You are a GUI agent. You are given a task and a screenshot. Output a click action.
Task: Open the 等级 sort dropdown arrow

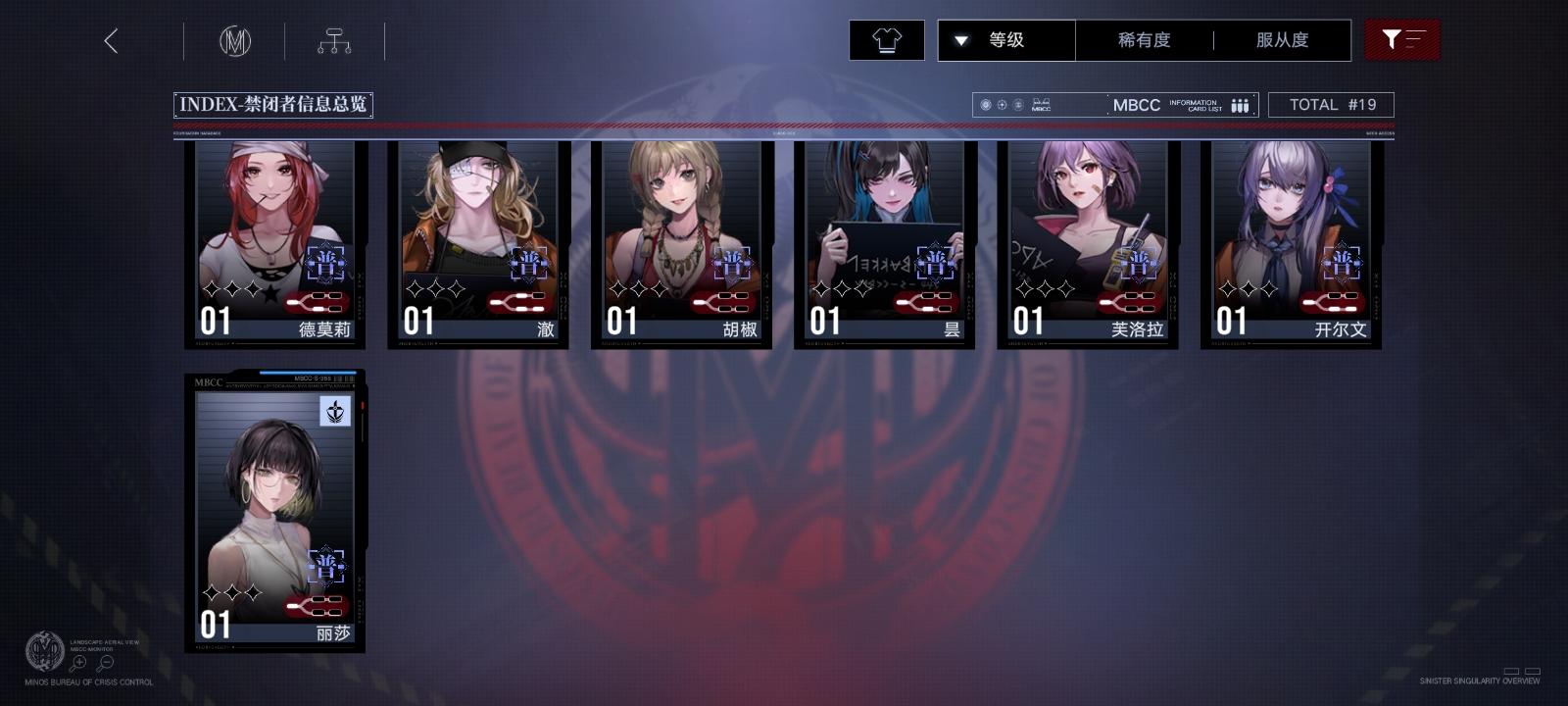[961, 40]
